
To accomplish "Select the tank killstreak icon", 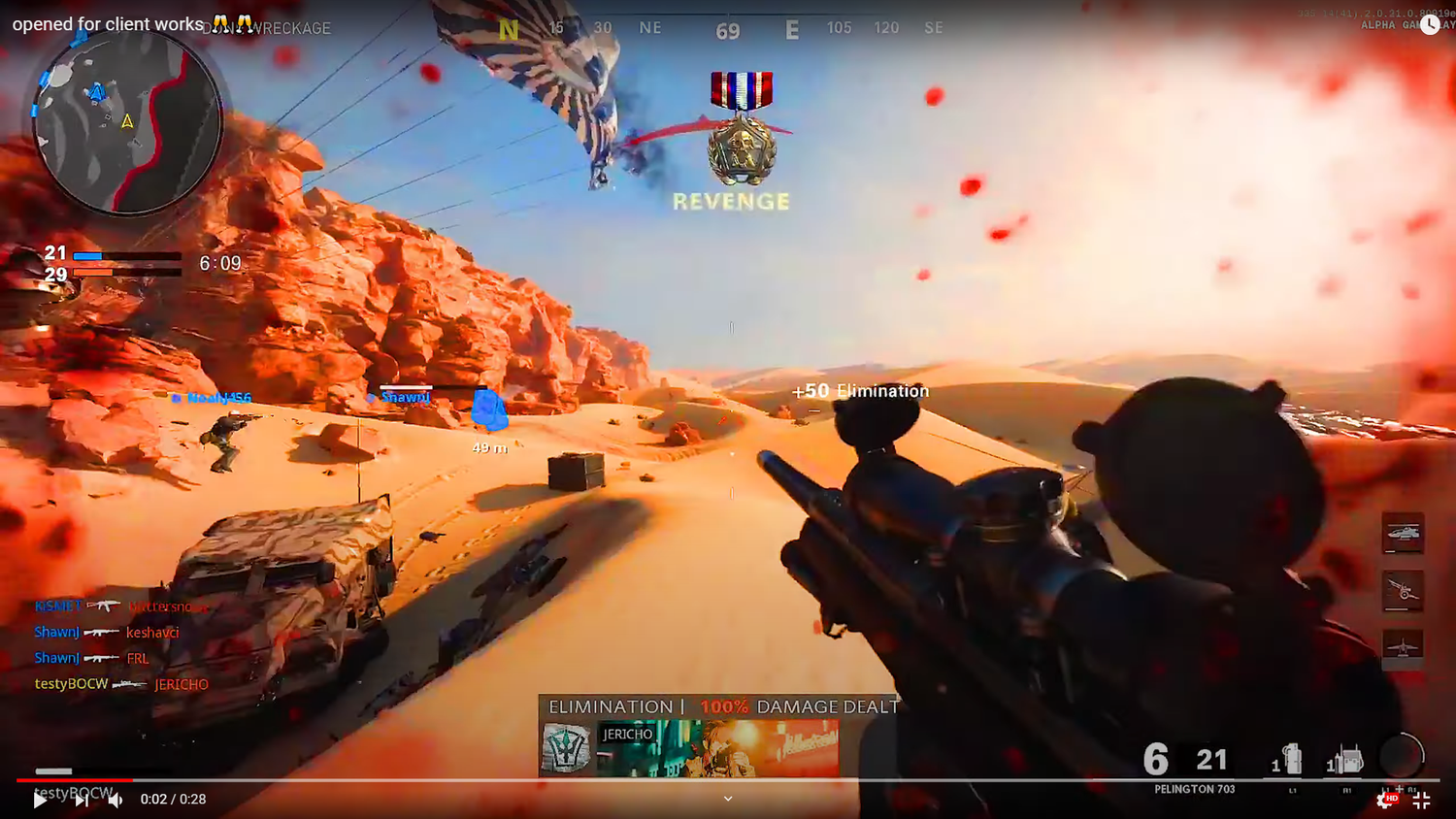I will pyautogui.click(x=1402, y=534).
